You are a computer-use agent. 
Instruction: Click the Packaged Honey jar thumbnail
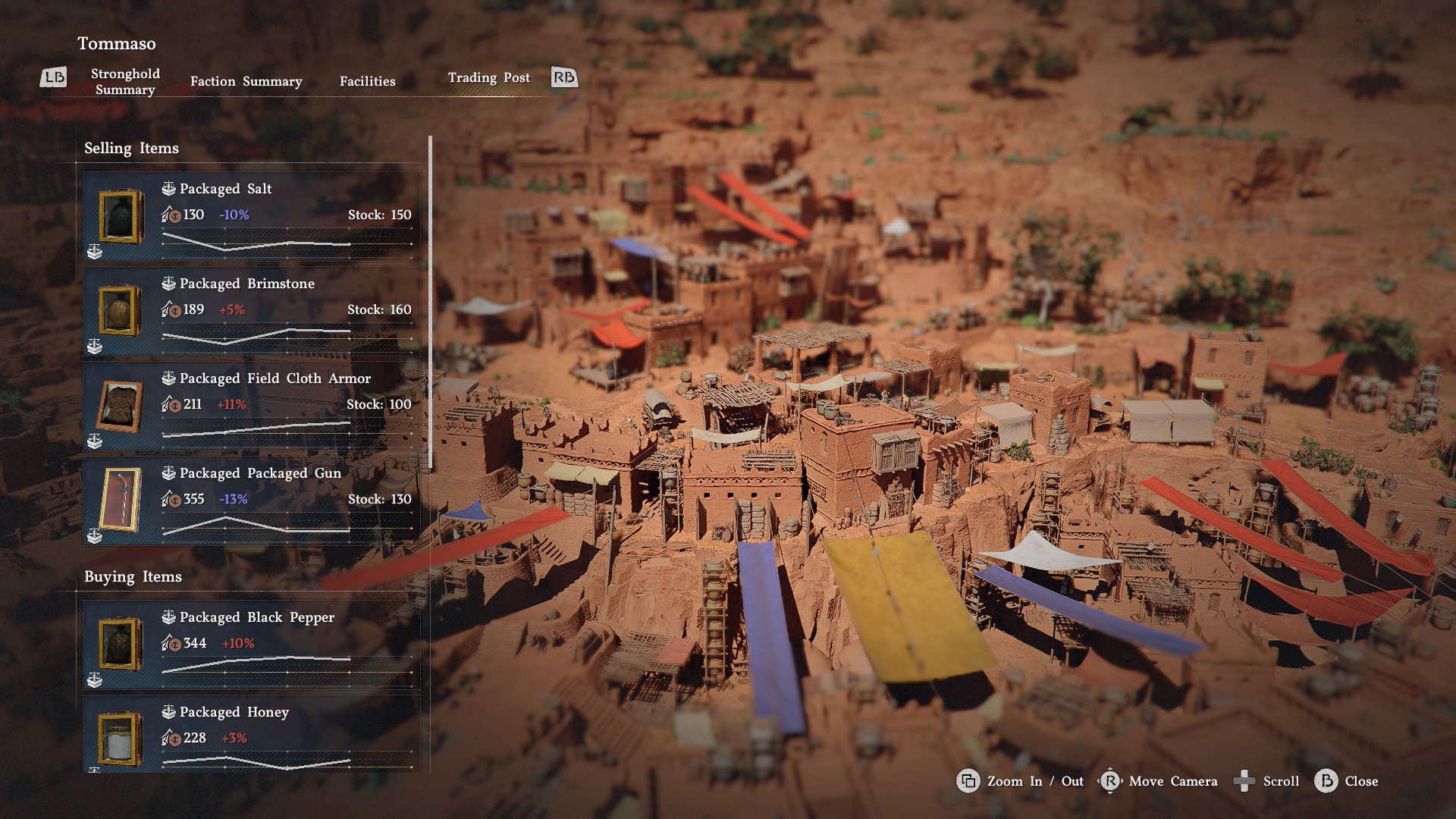(x=118, y=739)
